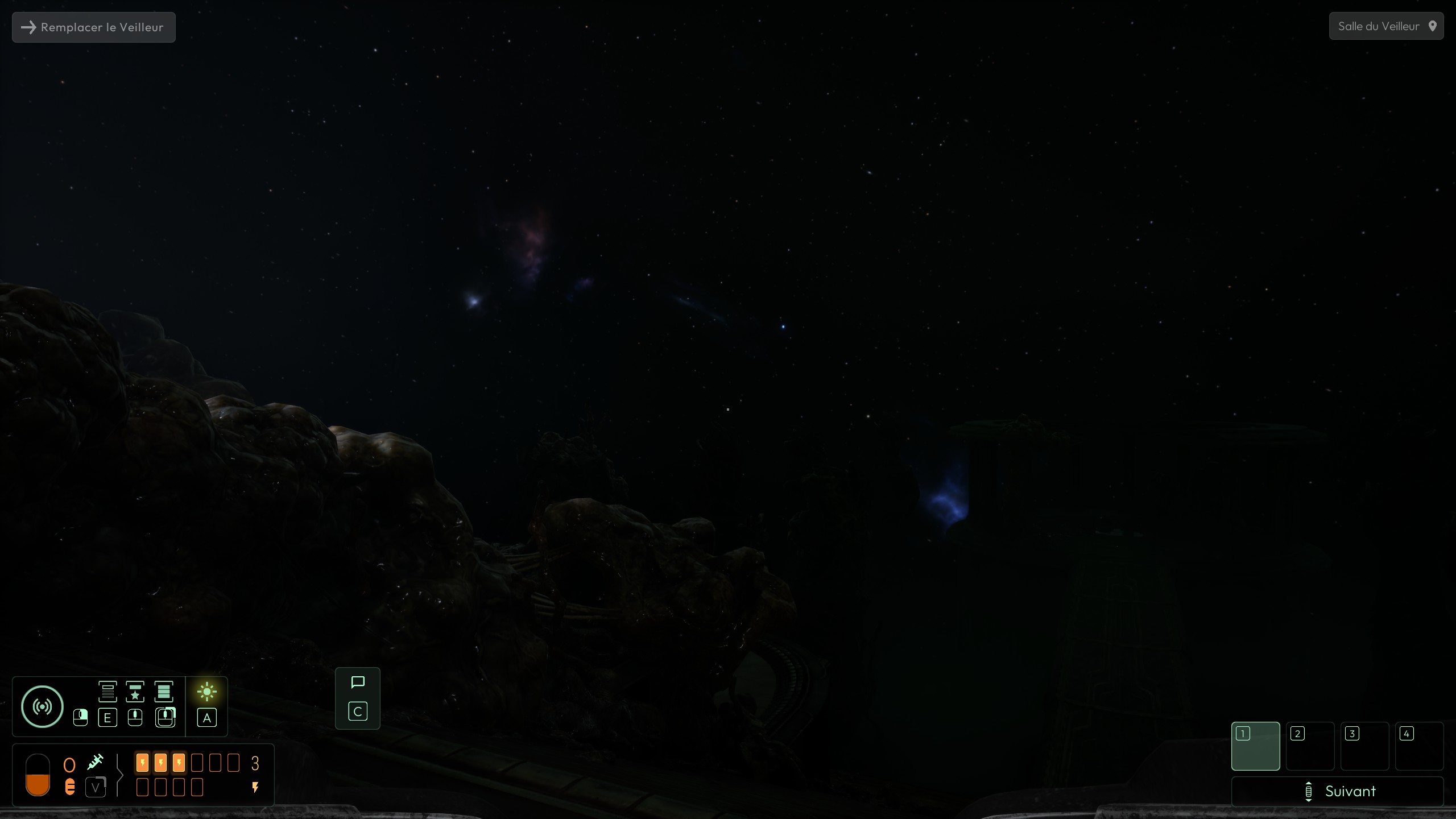Screen dimensions: 1456x819
Task: Select the scan mode icon with solid bars
Action: [x=163, y=692]
